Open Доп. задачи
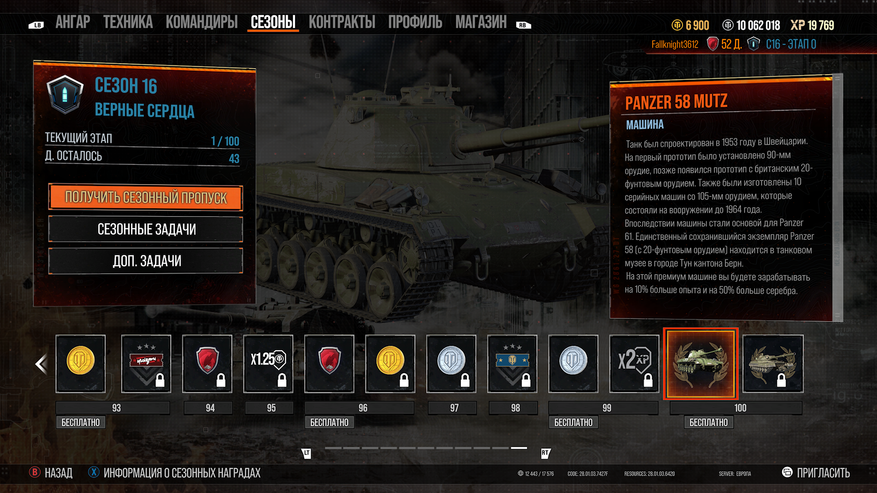This screenshot has width=877, height=493. click(x=146, y=261)
